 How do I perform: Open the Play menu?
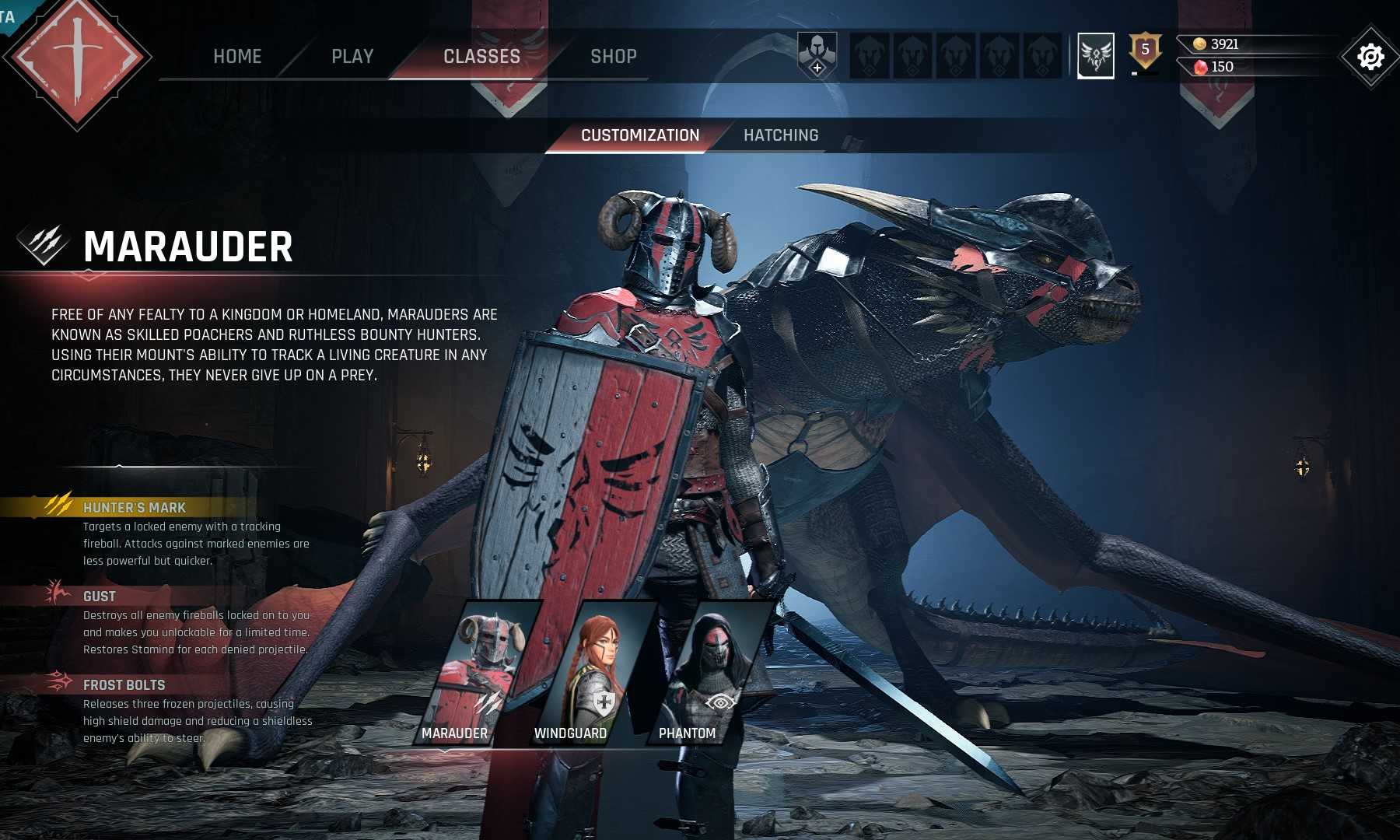[x=352, y=56]
